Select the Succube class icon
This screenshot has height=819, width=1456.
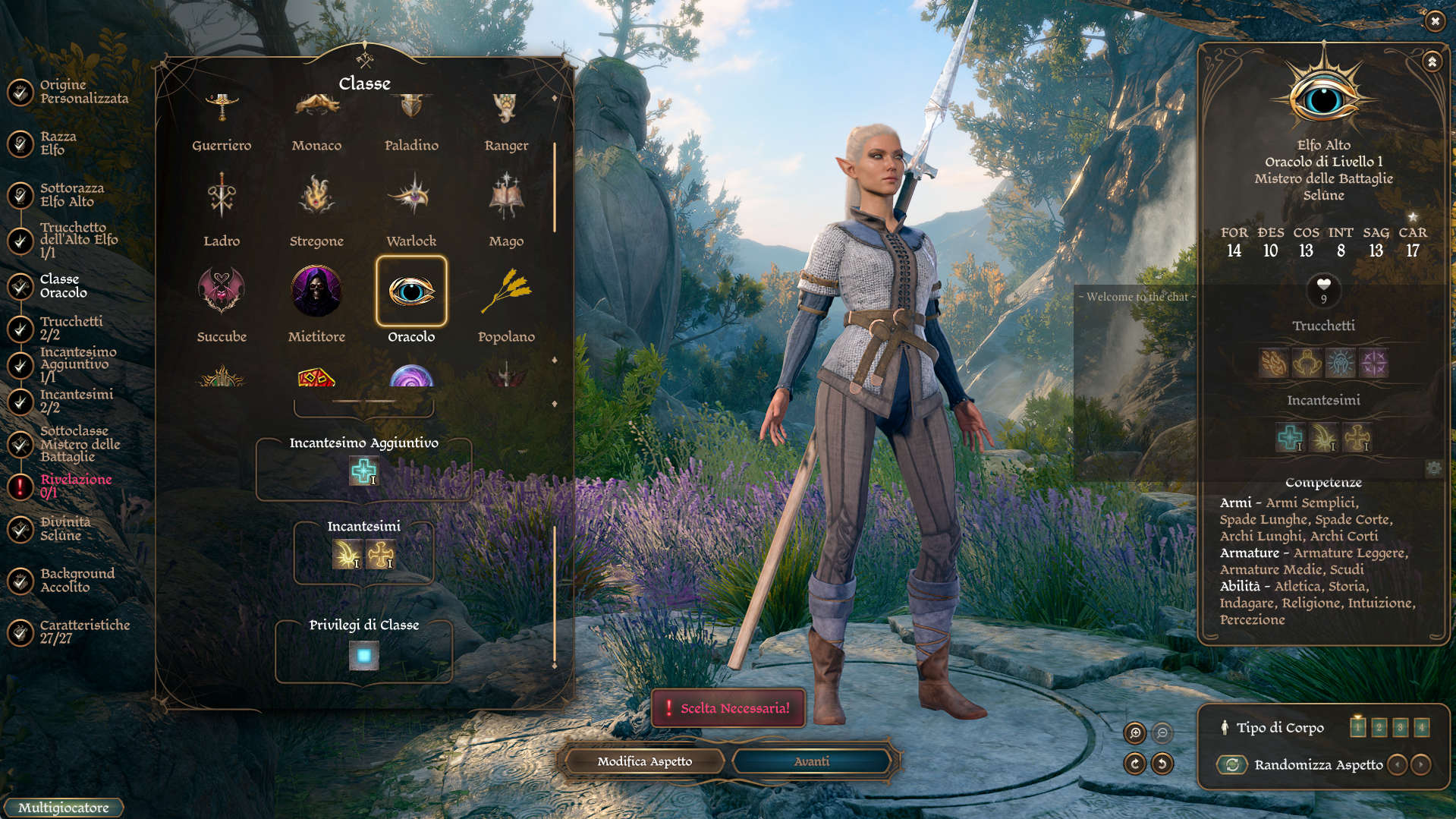[x=221, y=291]
